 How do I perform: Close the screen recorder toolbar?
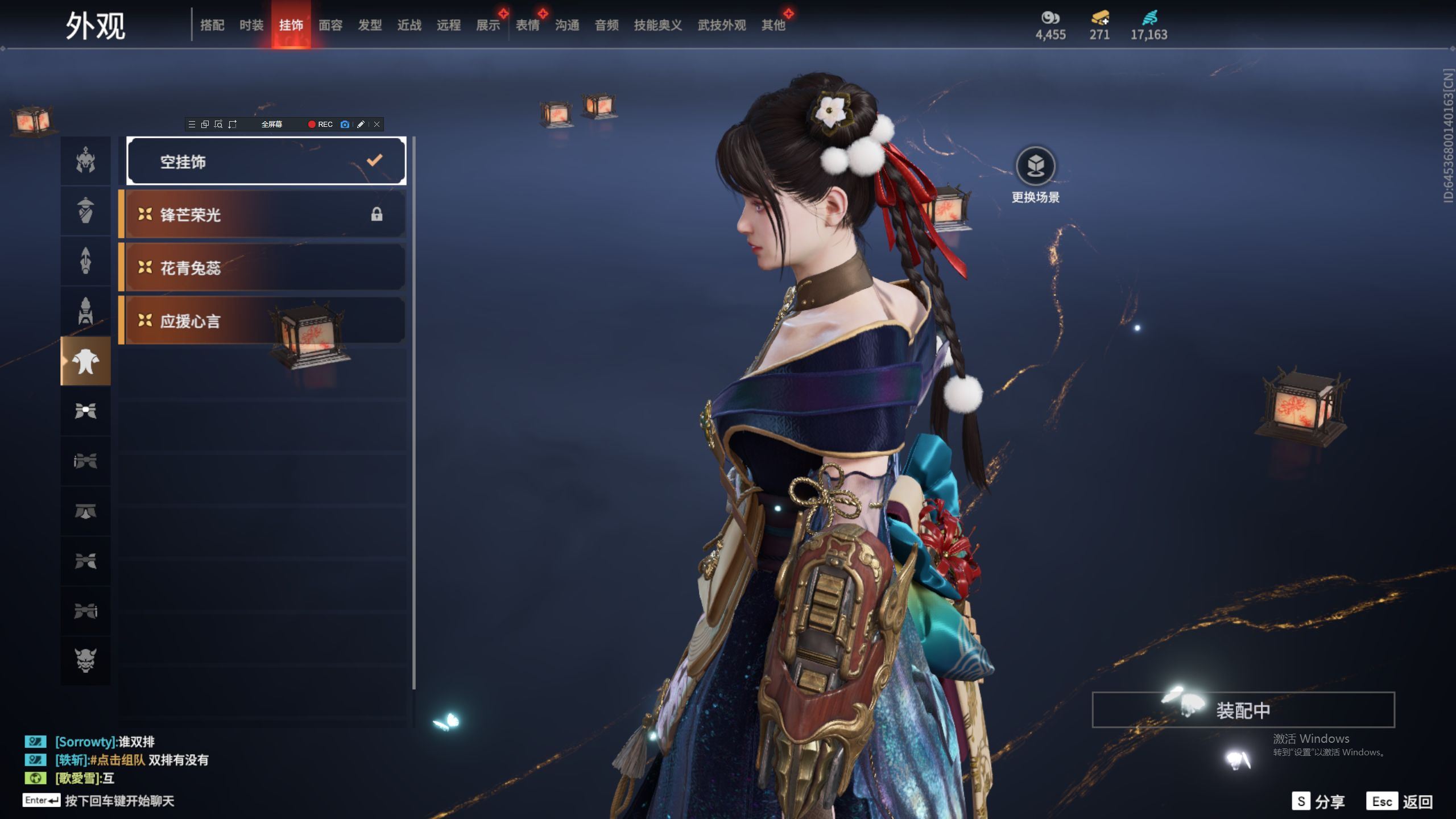point(377,125)
